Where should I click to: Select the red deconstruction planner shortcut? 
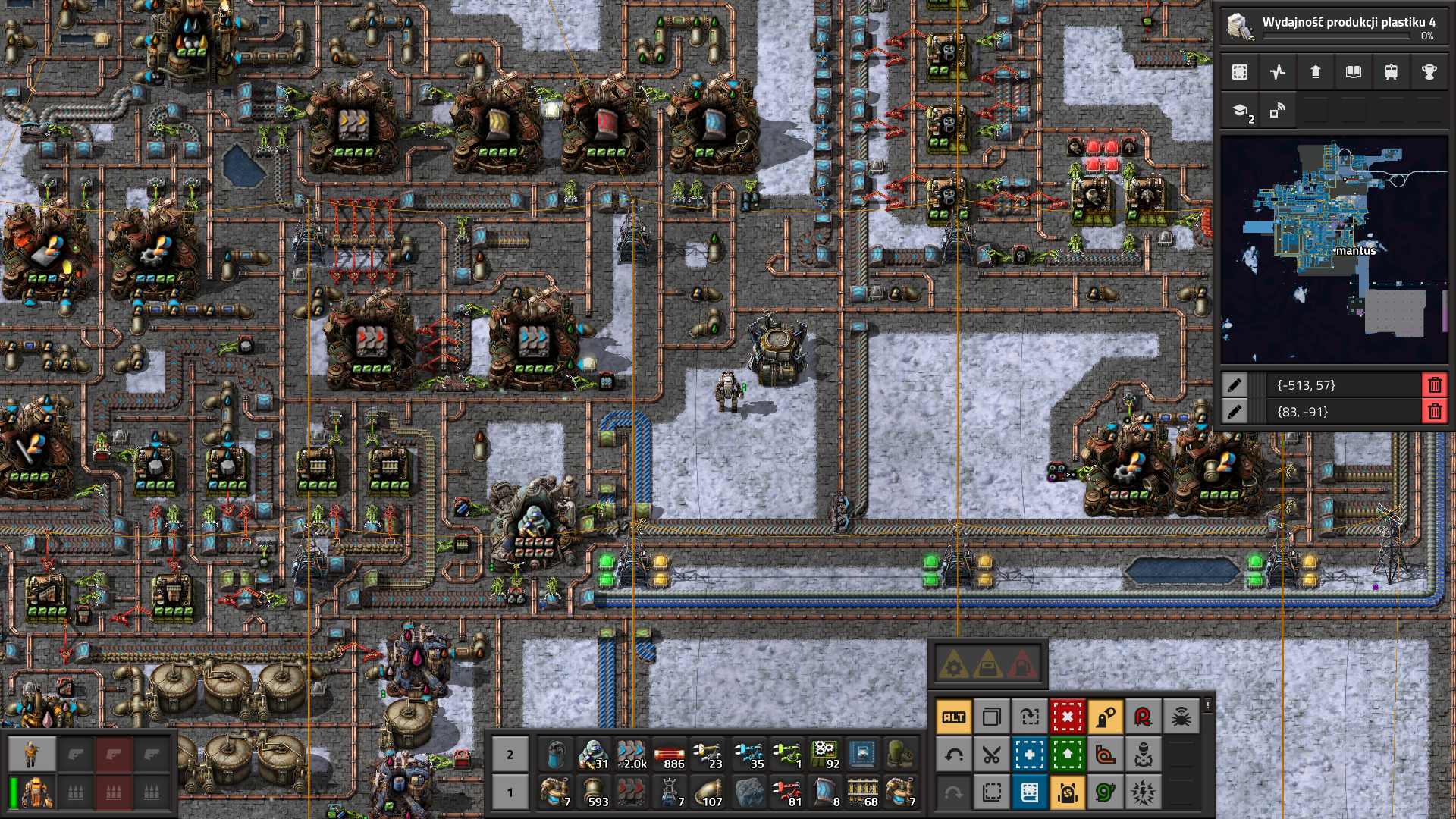(1067, 717)
